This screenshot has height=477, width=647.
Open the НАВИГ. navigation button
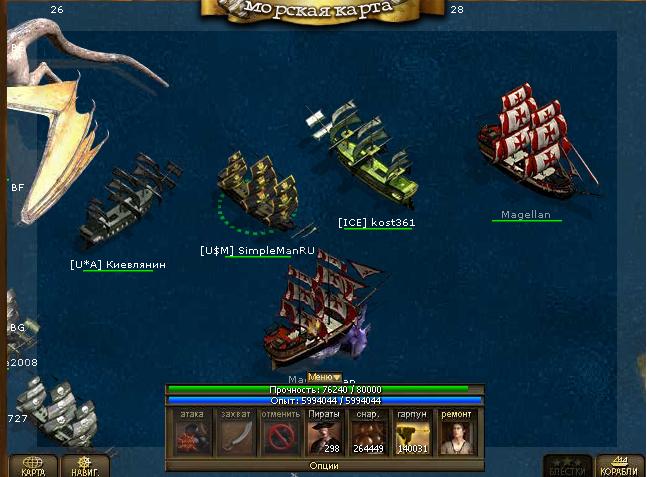pos(85,466)
